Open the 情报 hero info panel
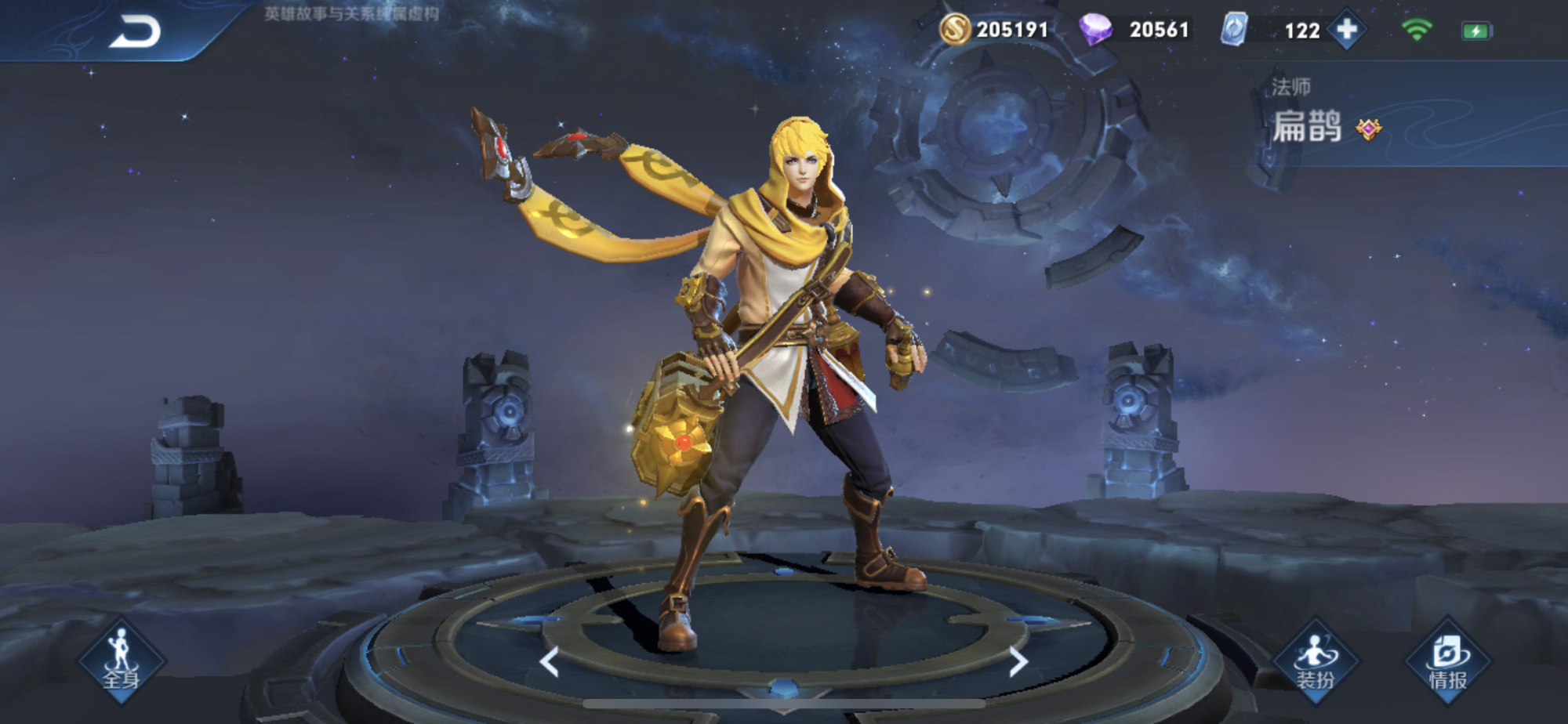The image size is (1568, 724). coord(1447,661)
